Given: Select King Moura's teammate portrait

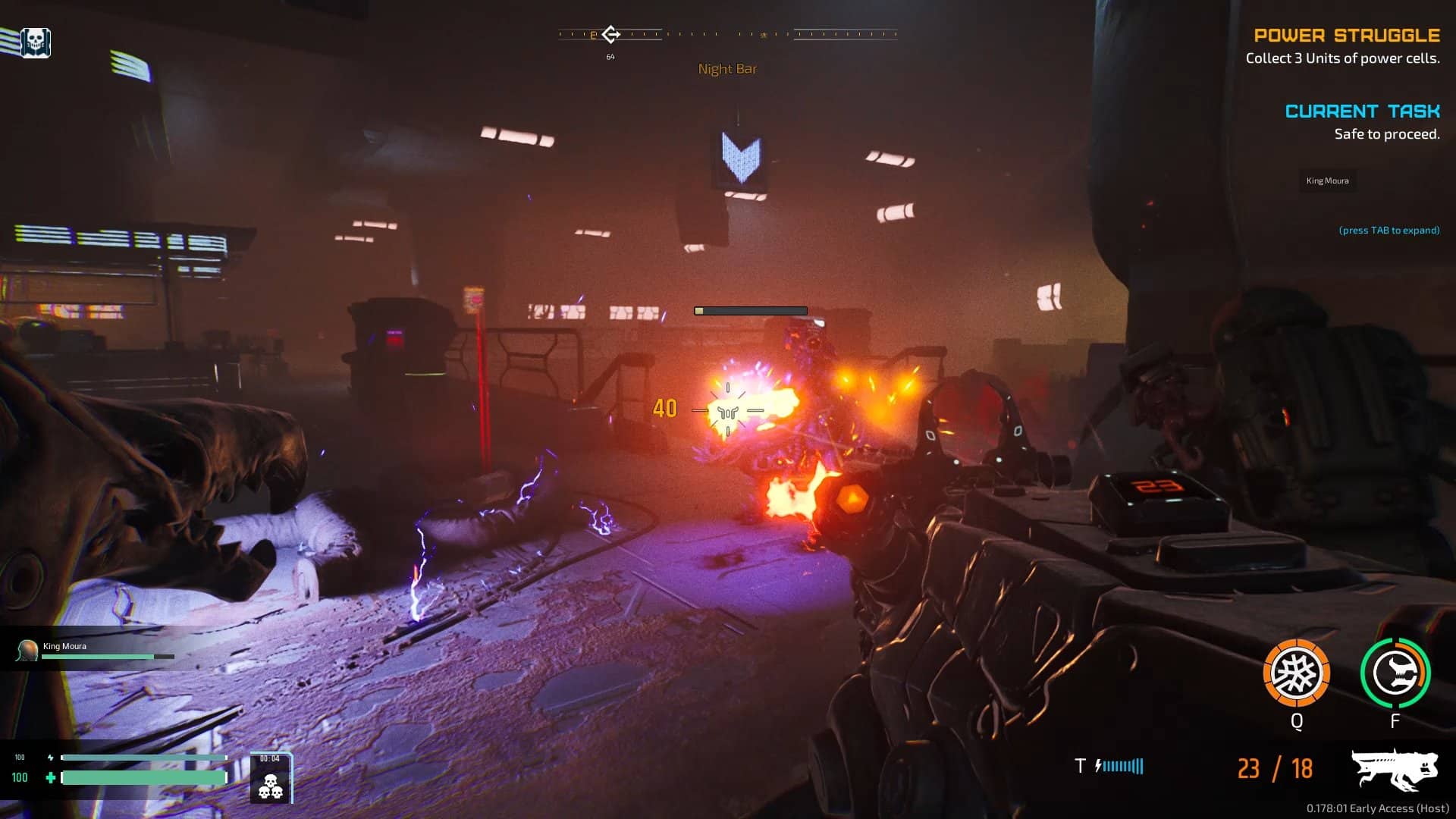Looking at the screenshot, I should (x=27, y=650).
